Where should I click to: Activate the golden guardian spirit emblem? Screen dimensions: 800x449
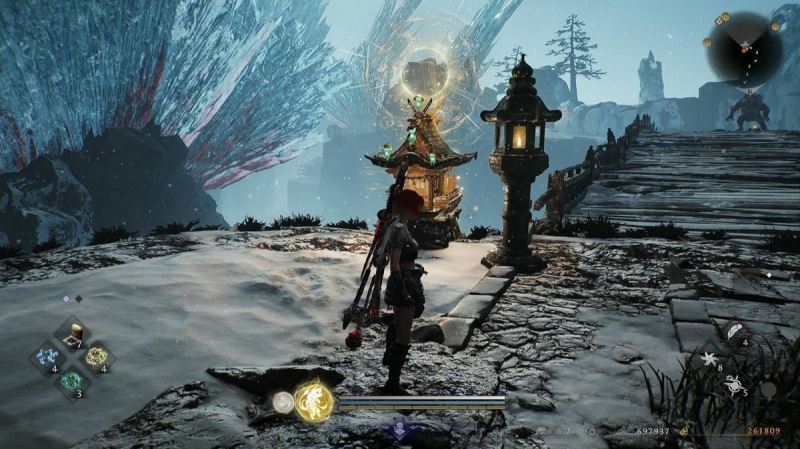314,399
